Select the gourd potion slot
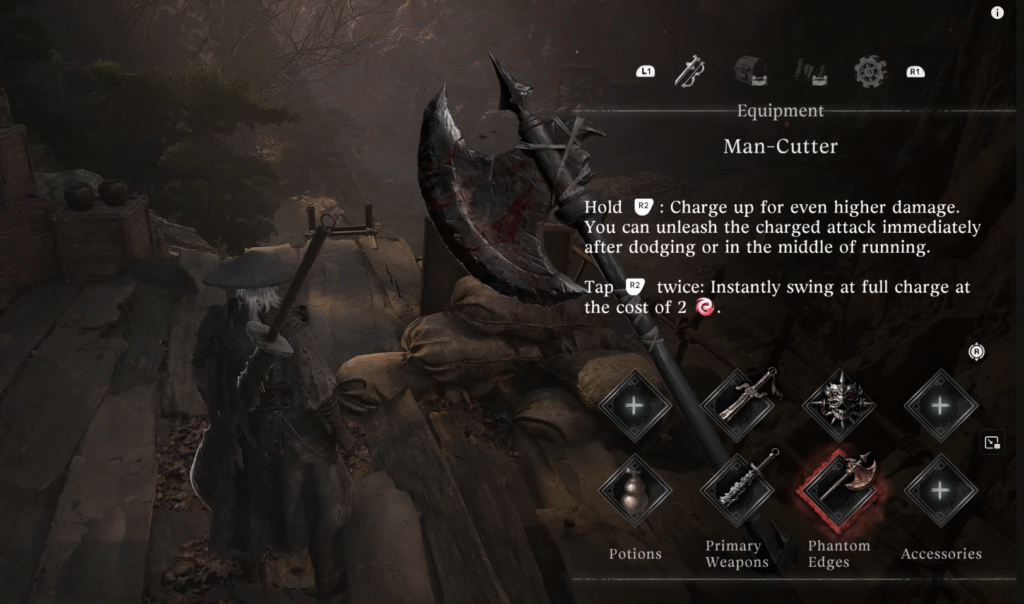Image resolution: width=1024 pixels, height=604 pixels. (x=635, y=491)
